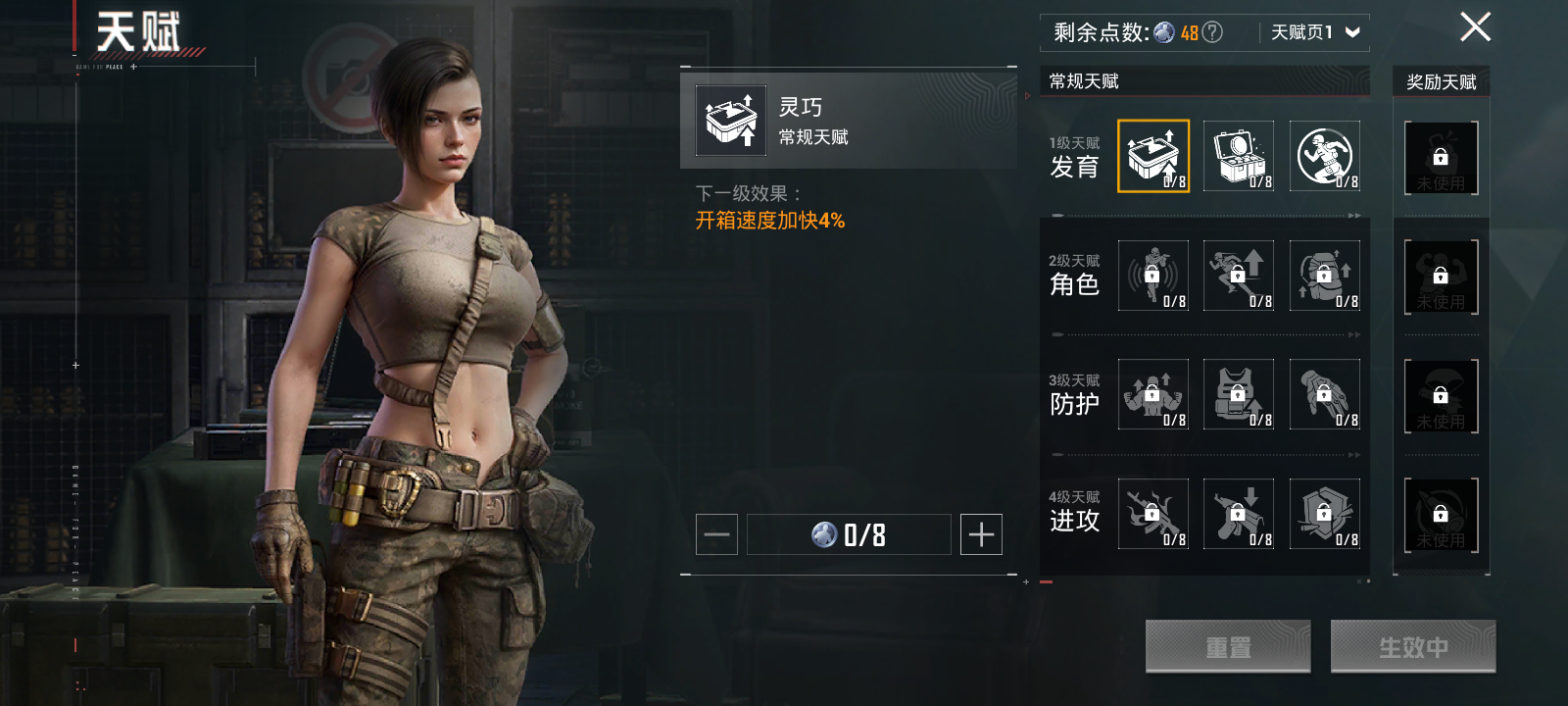Click the question mark help icon beside points

(1212, 32)
